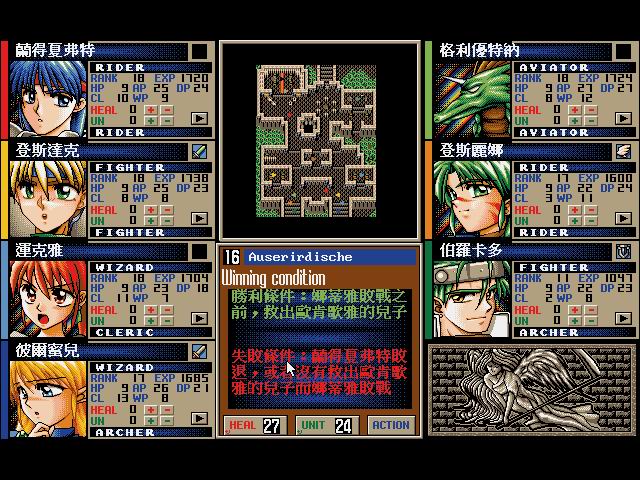
Task: Increase UN troops for the blonde Fighter
Action: pyautogui.click(x=152, y=219)
